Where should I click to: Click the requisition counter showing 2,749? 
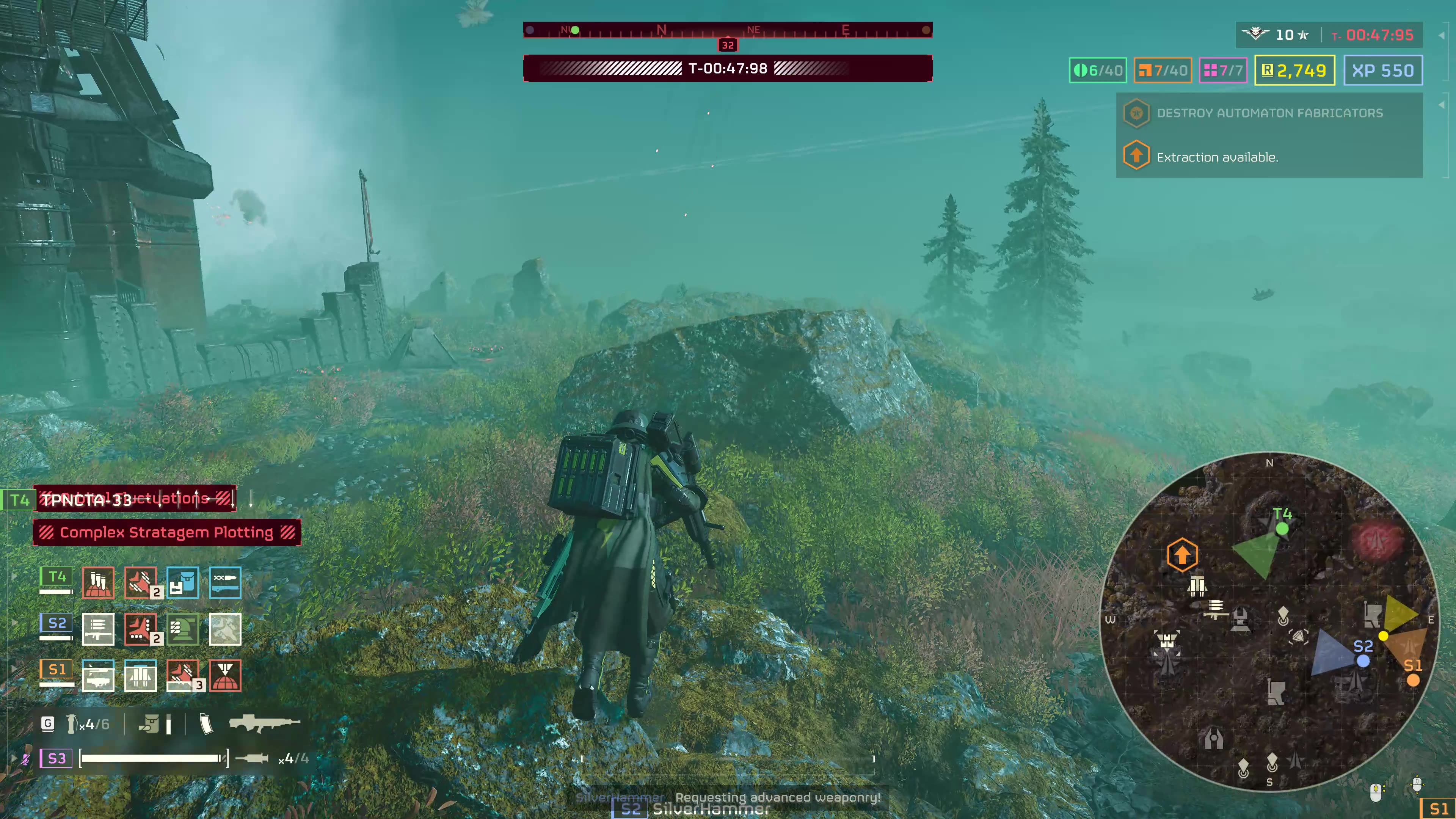(x=1294, y=71)
